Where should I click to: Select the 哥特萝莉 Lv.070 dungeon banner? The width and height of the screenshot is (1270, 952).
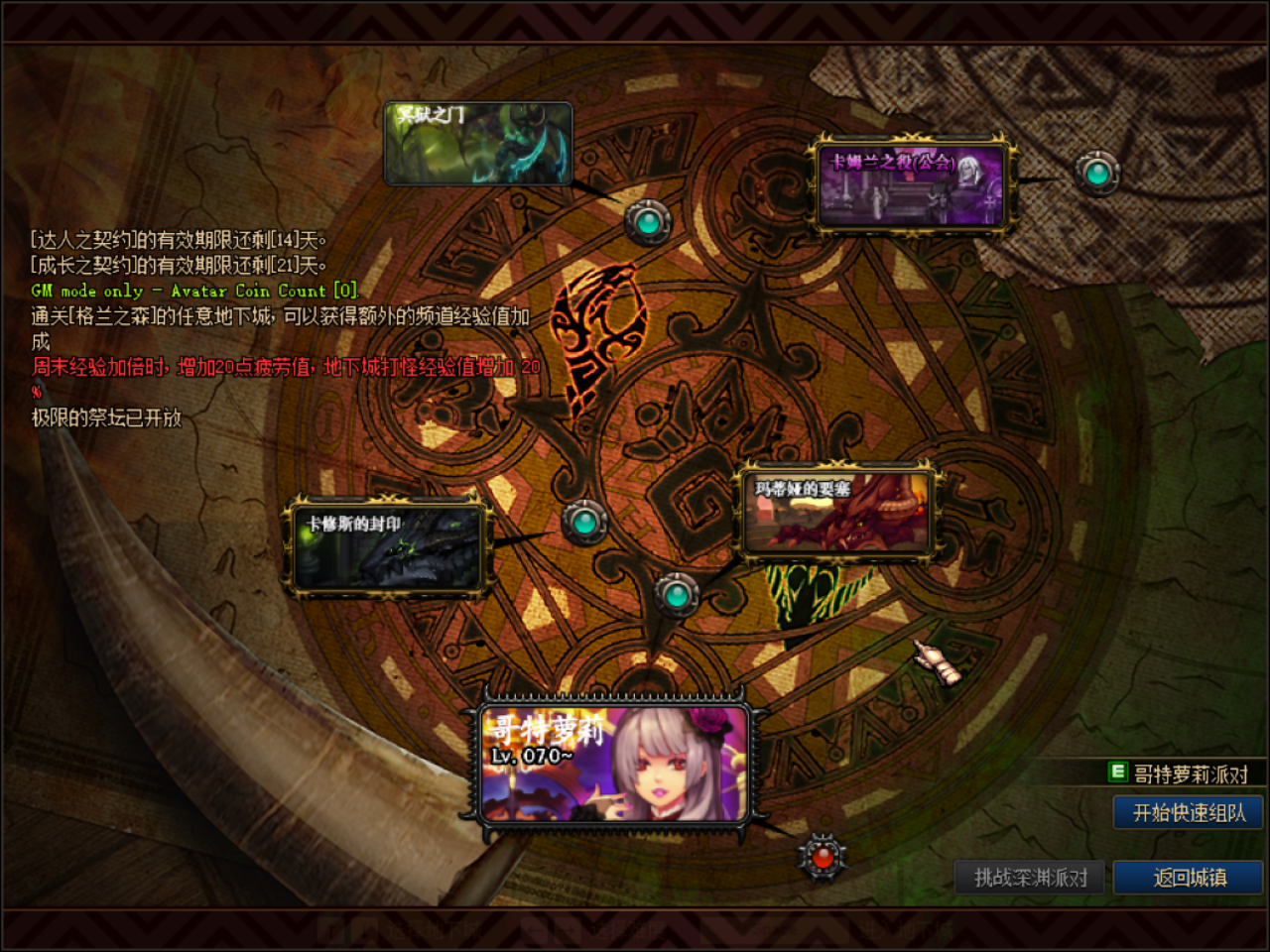612,764
